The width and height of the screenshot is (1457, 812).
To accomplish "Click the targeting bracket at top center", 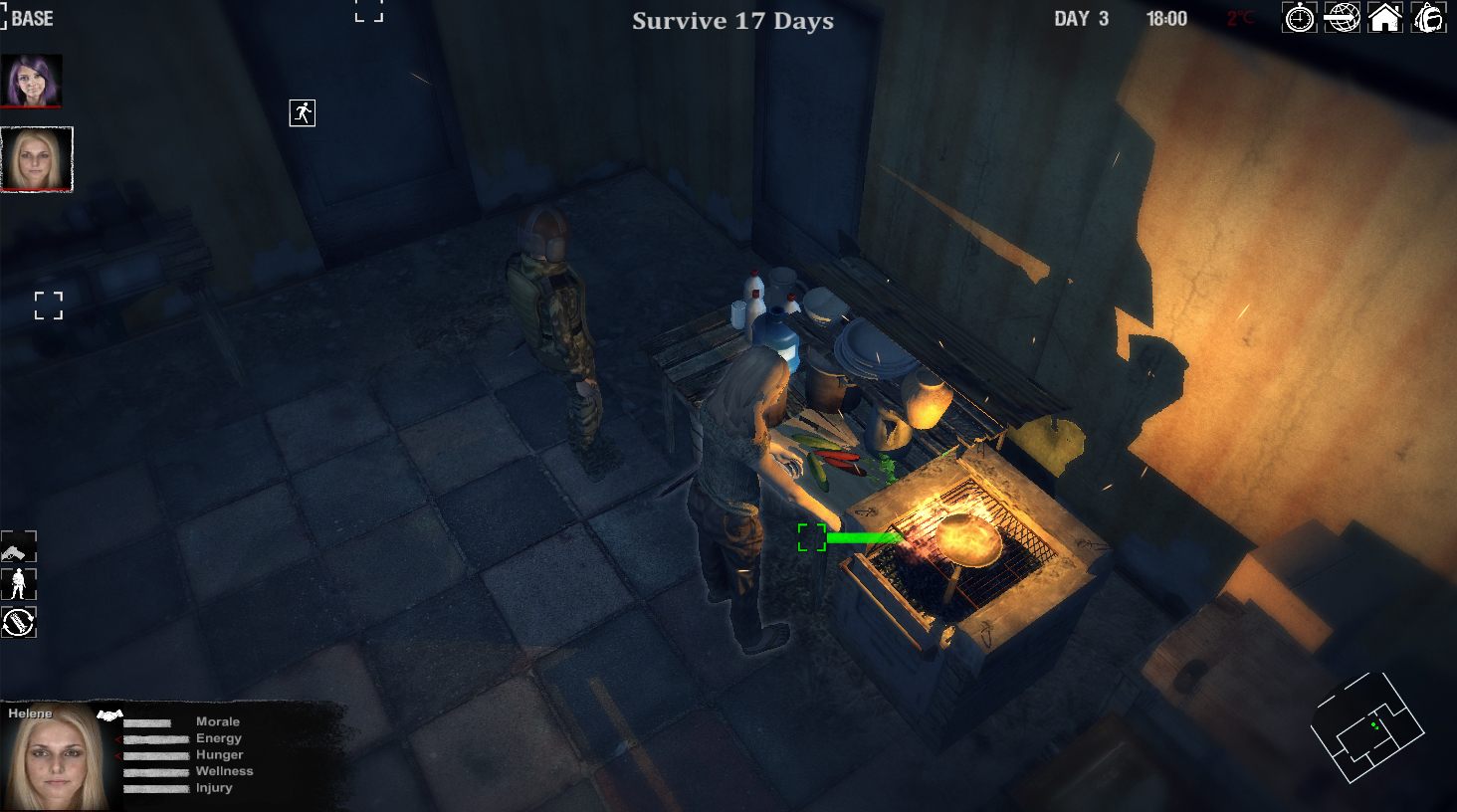I will (x=368, y=10).
